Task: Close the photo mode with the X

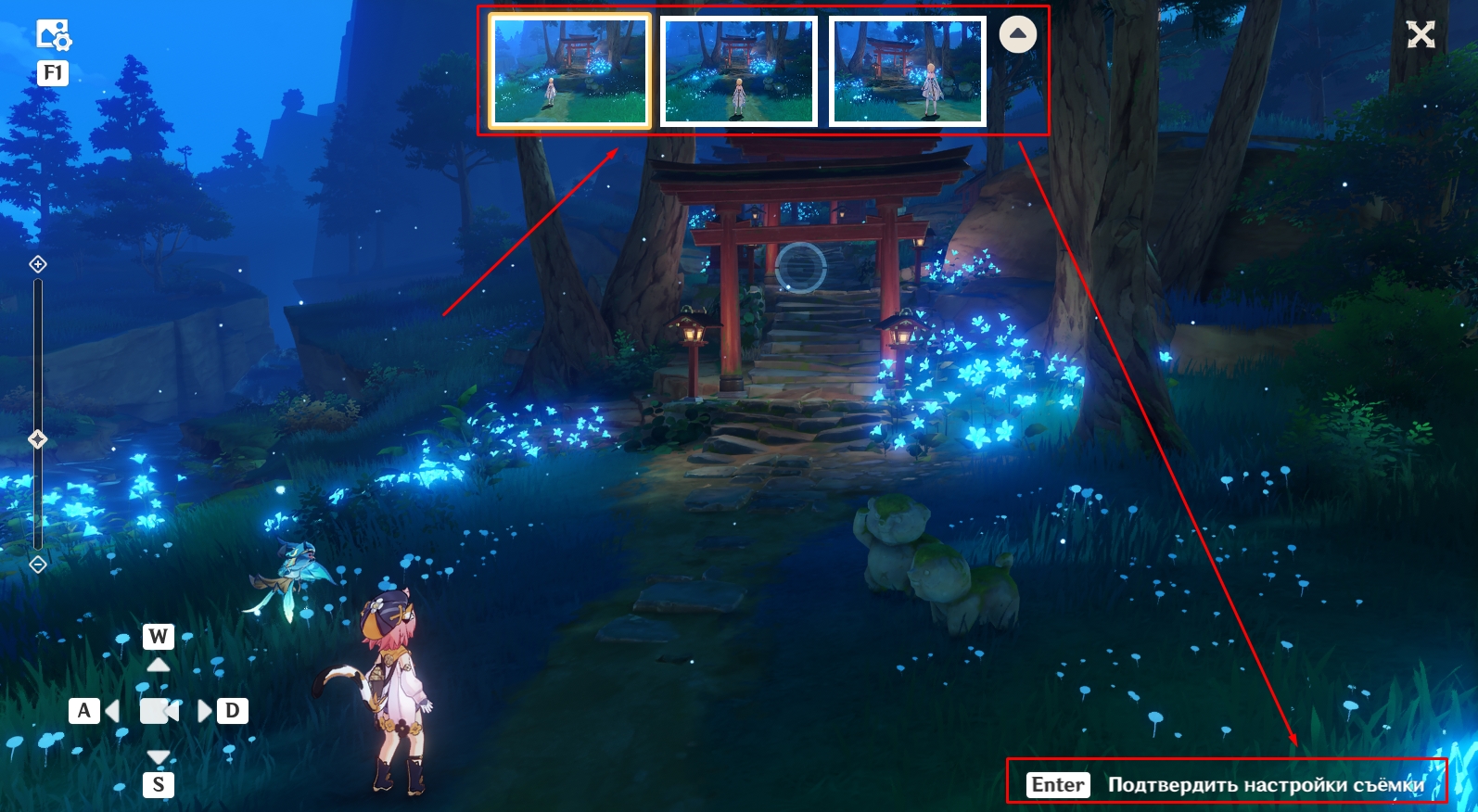Action: pyautogui.click(x=1421, y=35)
